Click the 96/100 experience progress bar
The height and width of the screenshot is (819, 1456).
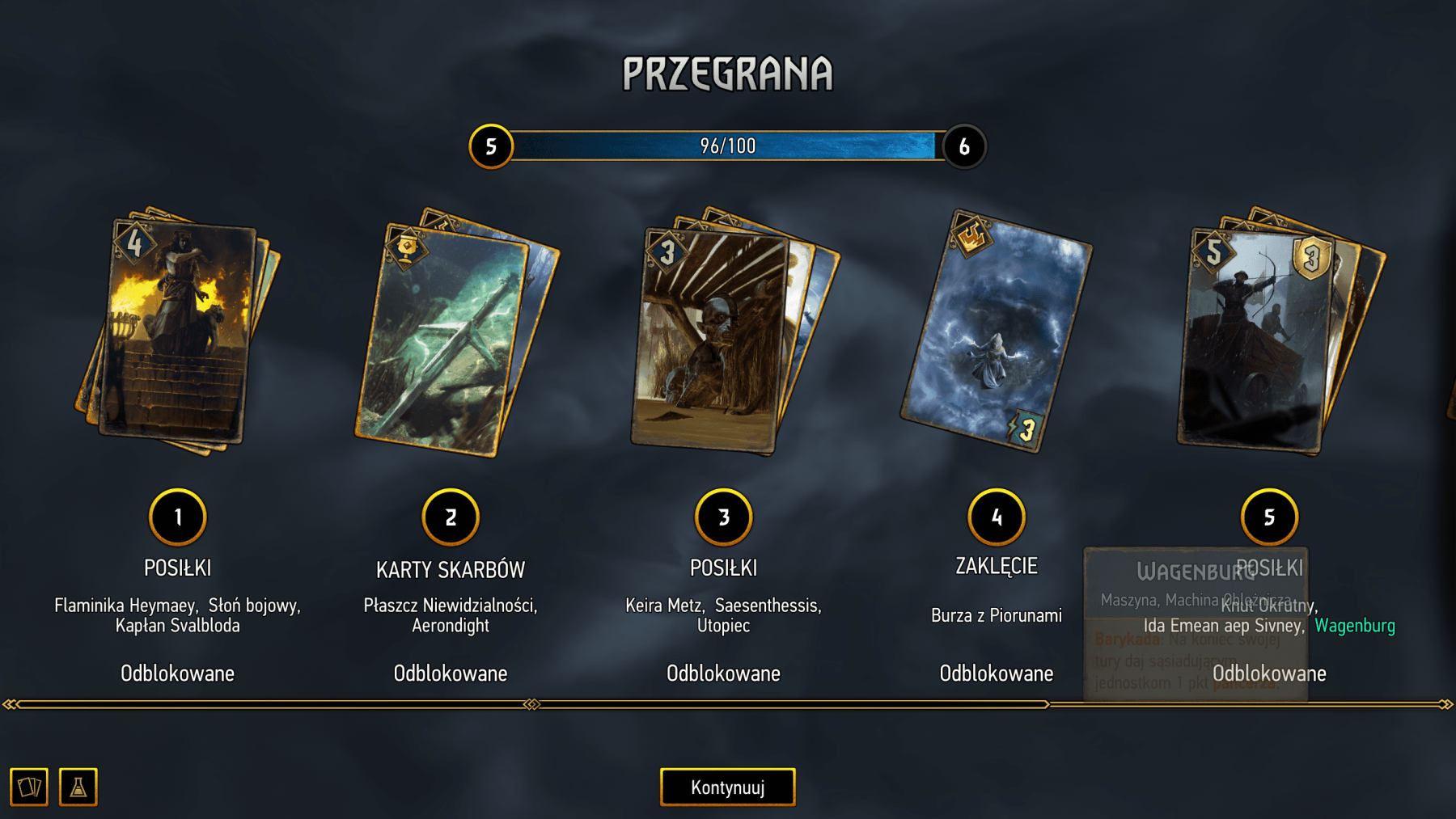tap(728, 146)
